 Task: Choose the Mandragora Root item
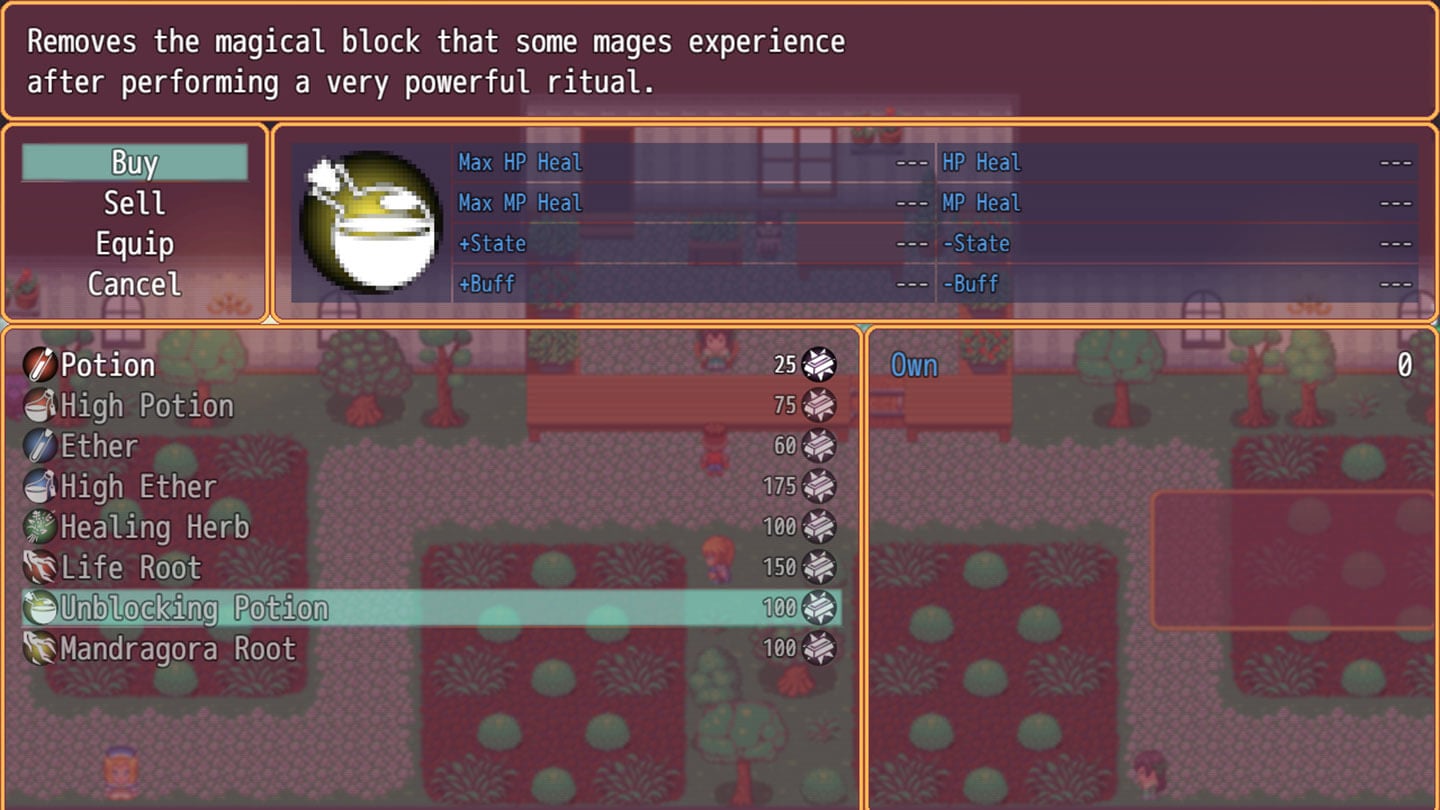pyautogui.click(x=177, y=649)
